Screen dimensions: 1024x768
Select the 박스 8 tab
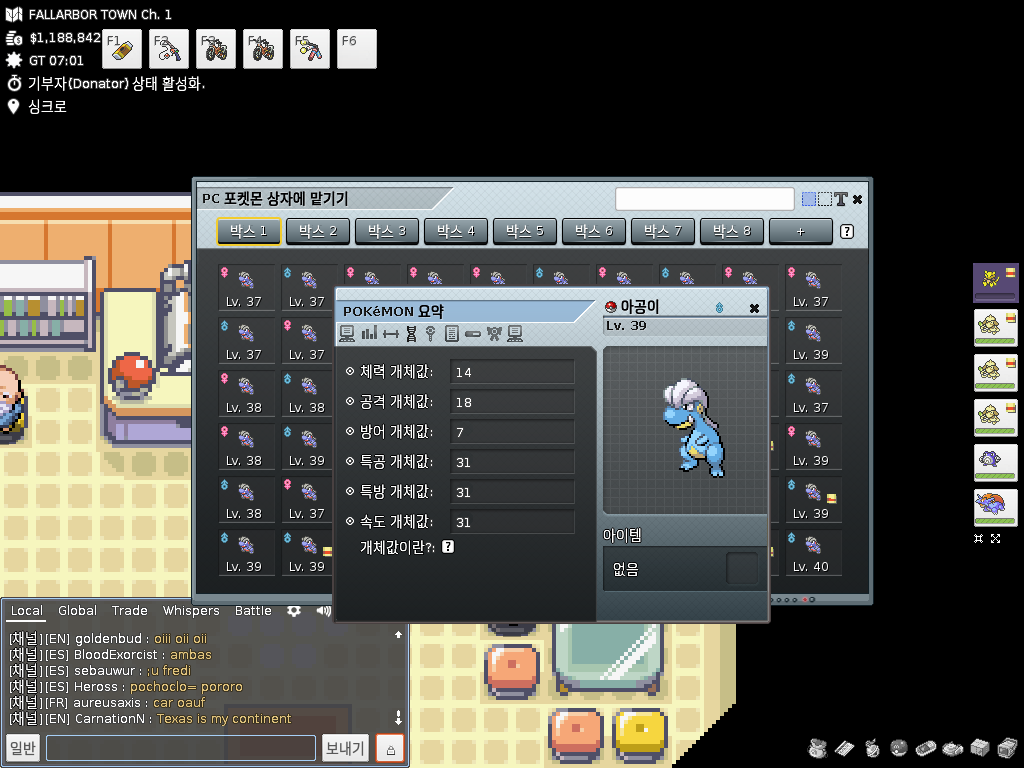tap(732, 232)
